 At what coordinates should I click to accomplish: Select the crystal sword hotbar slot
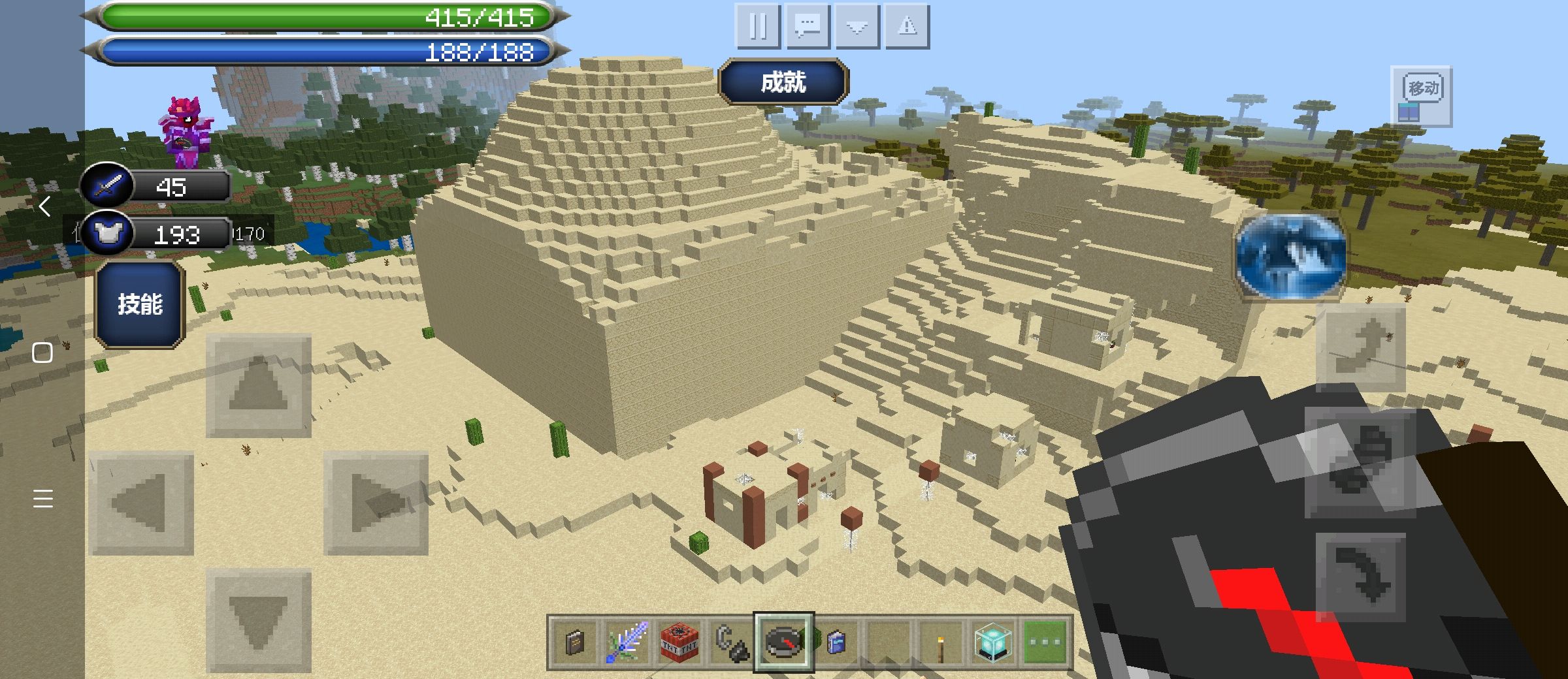(x=627, y=642)
